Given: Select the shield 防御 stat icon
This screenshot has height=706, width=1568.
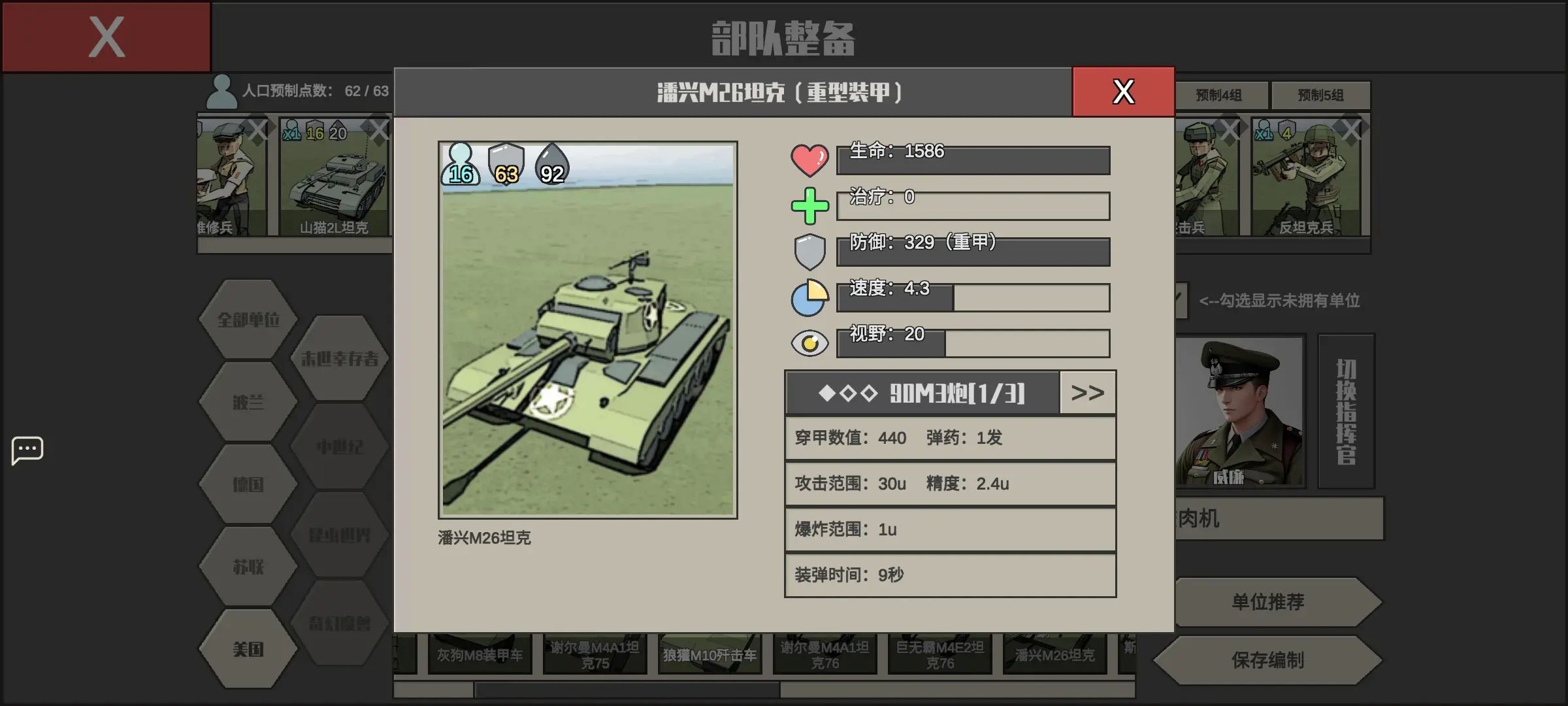Looking at the screenshot, I should [809, 250].
